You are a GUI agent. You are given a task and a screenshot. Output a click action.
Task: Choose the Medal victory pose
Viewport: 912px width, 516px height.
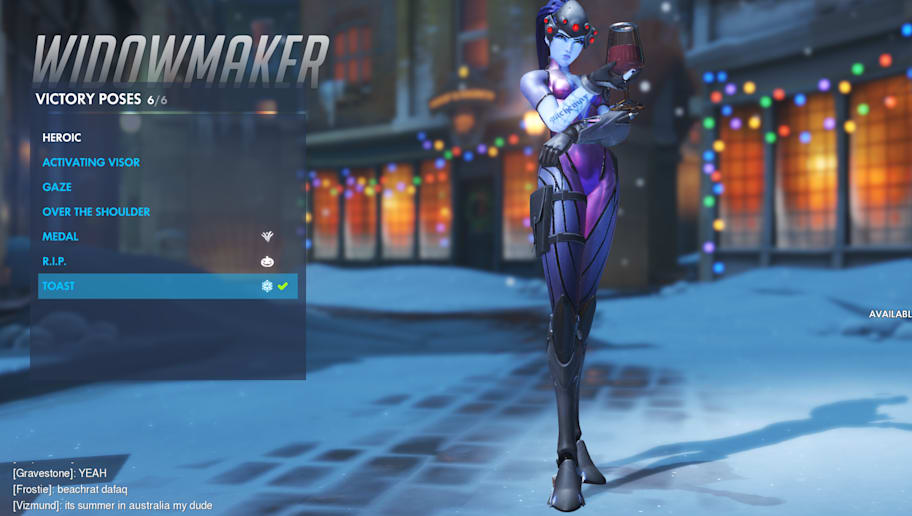tap(60, 237)
